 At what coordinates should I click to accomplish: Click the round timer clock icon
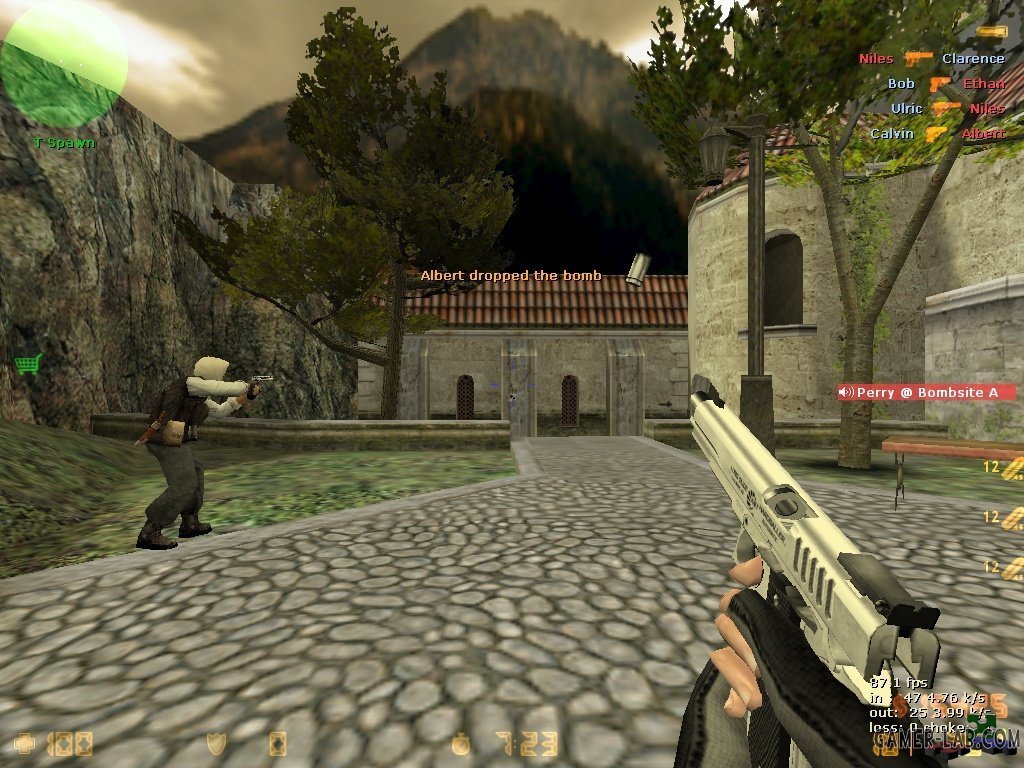(461, 744)
